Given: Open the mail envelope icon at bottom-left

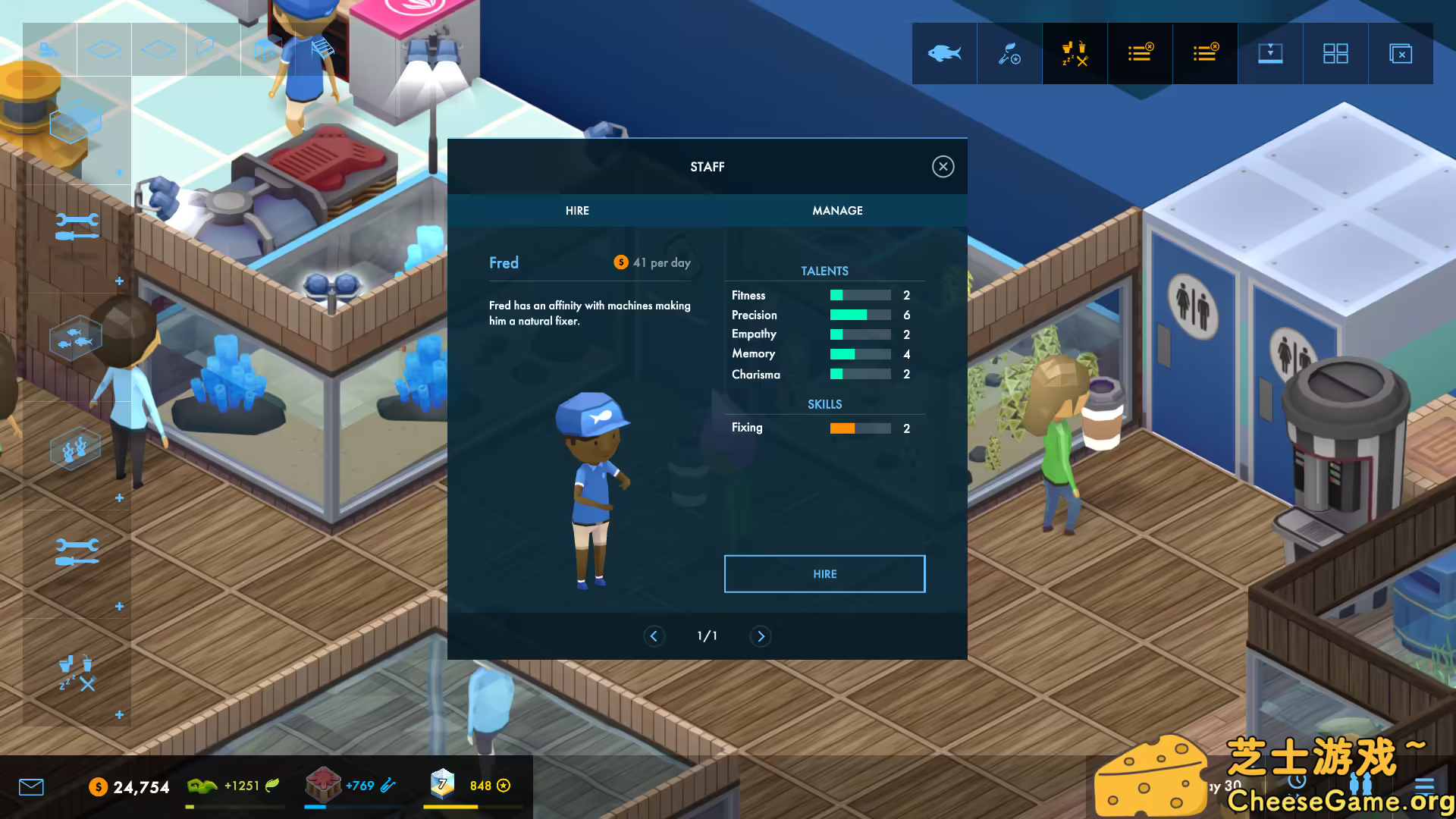Looking at the screenshot, I should coord(31,787).
